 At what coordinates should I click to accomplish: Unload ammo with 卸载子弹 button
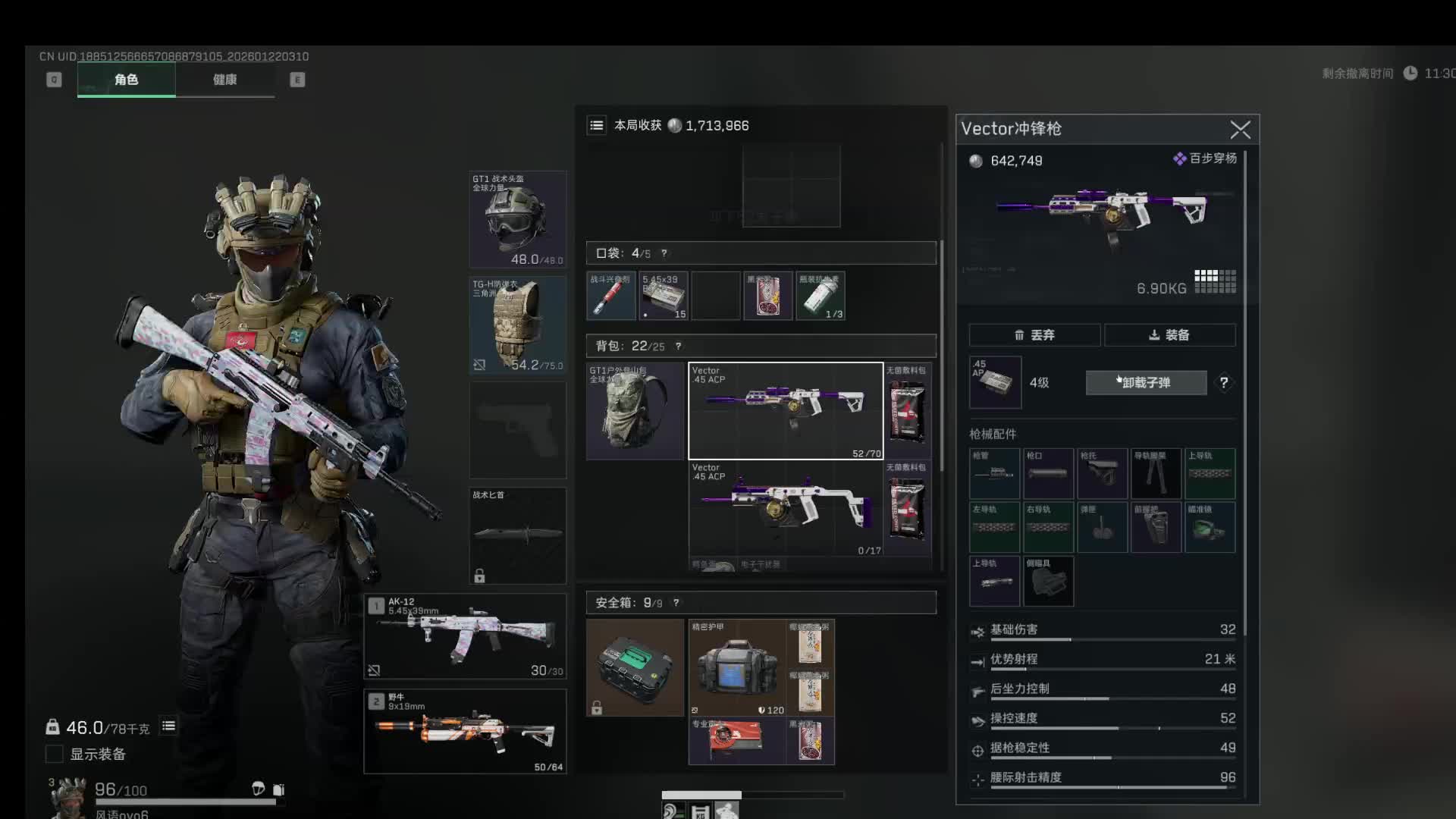(1146, 383)
